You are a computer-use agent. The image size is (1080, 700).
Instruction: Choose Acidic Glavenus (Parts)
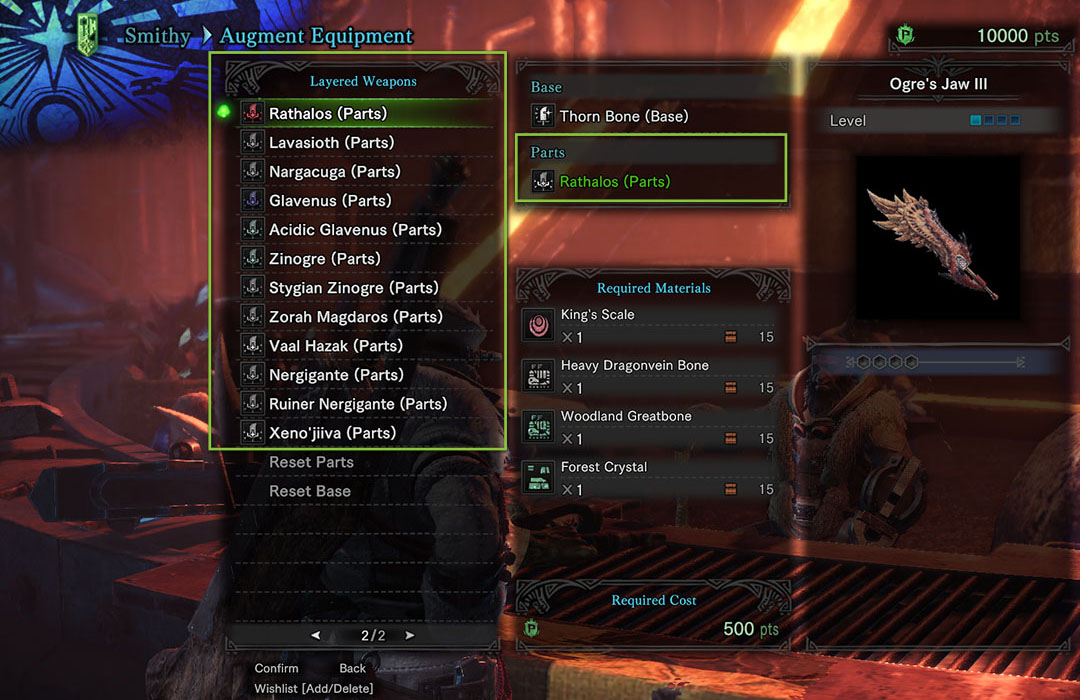click(355, 229)
